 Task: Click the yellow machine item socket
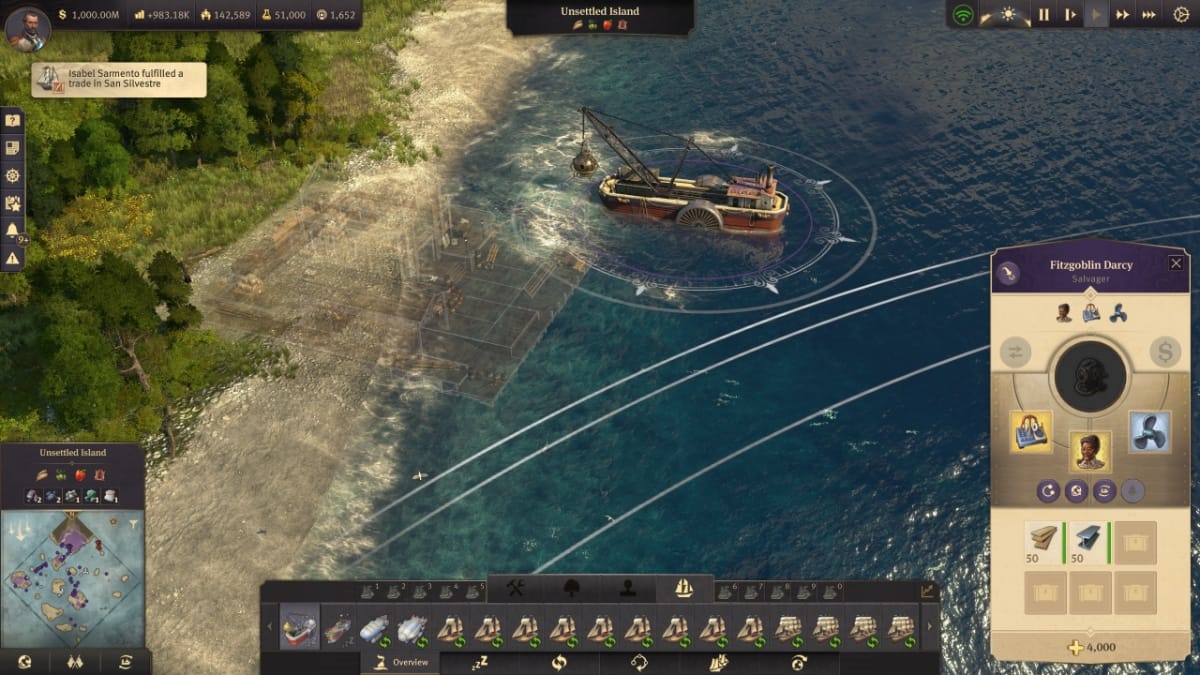coord(1031,432)
